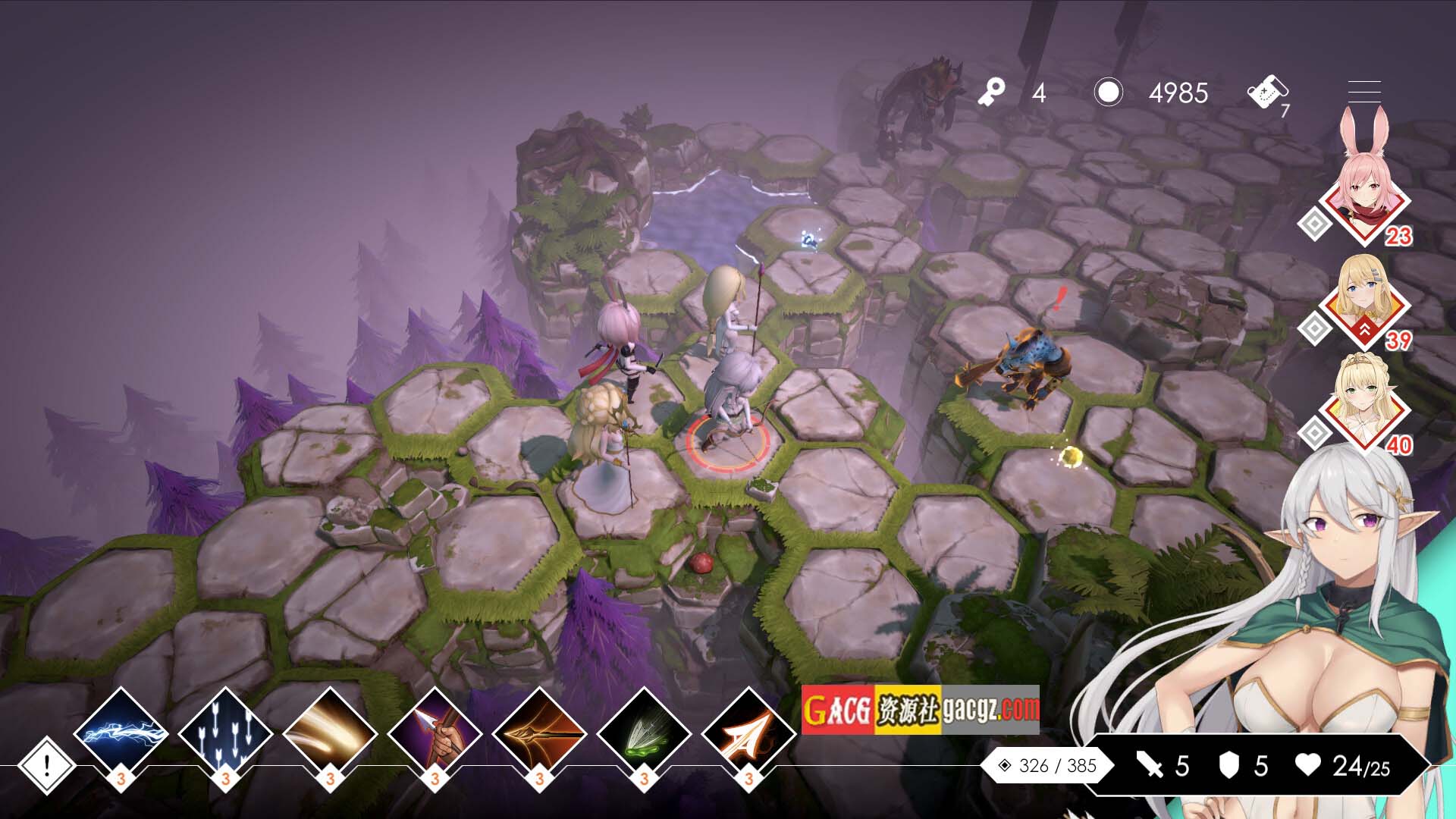Activate the green poison arrows skill

[644, 733]
